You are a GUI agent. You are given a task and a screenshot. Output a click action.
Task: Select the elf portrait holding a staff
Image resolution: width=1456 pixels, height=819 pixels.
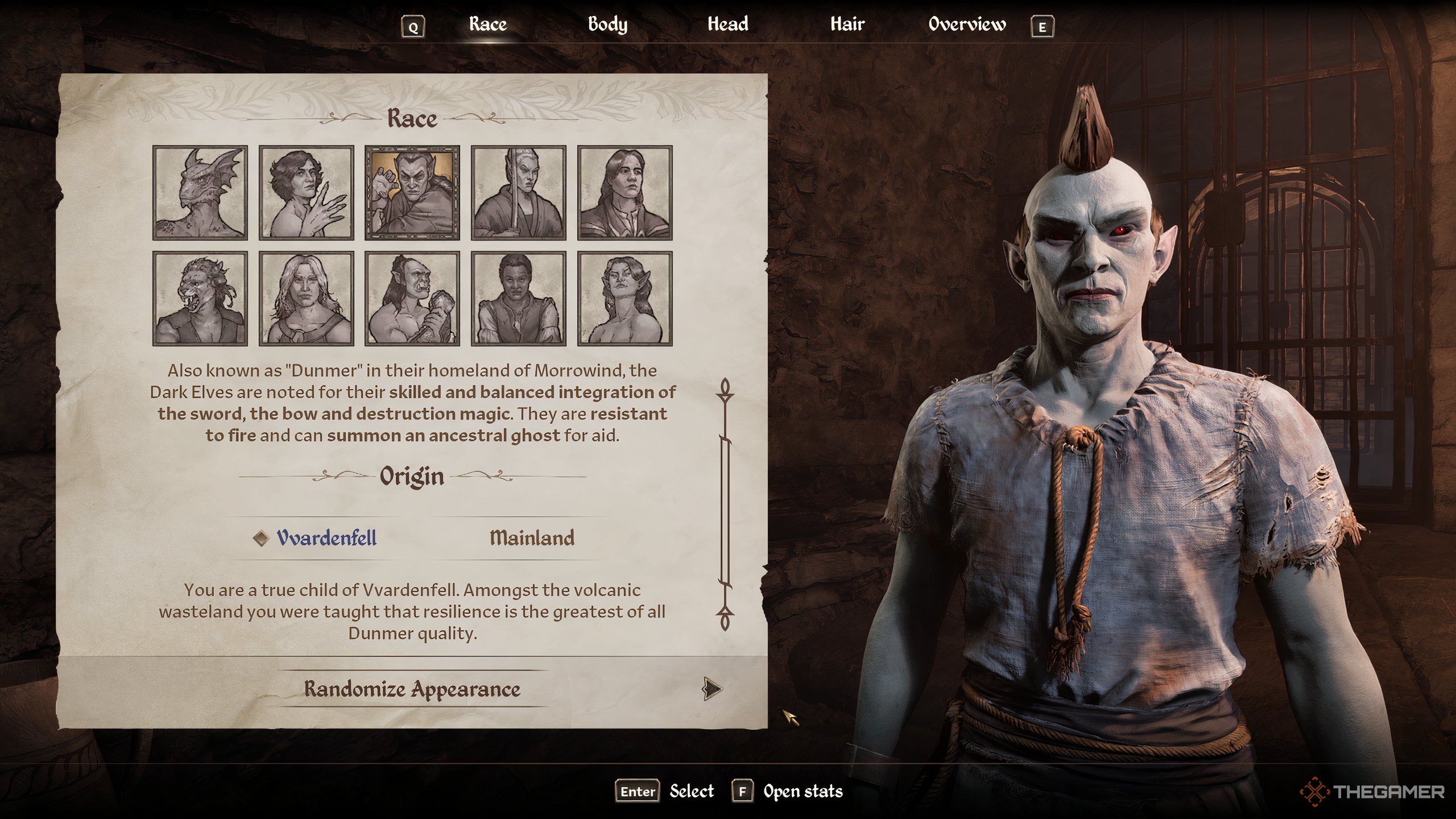pos(518,192)
